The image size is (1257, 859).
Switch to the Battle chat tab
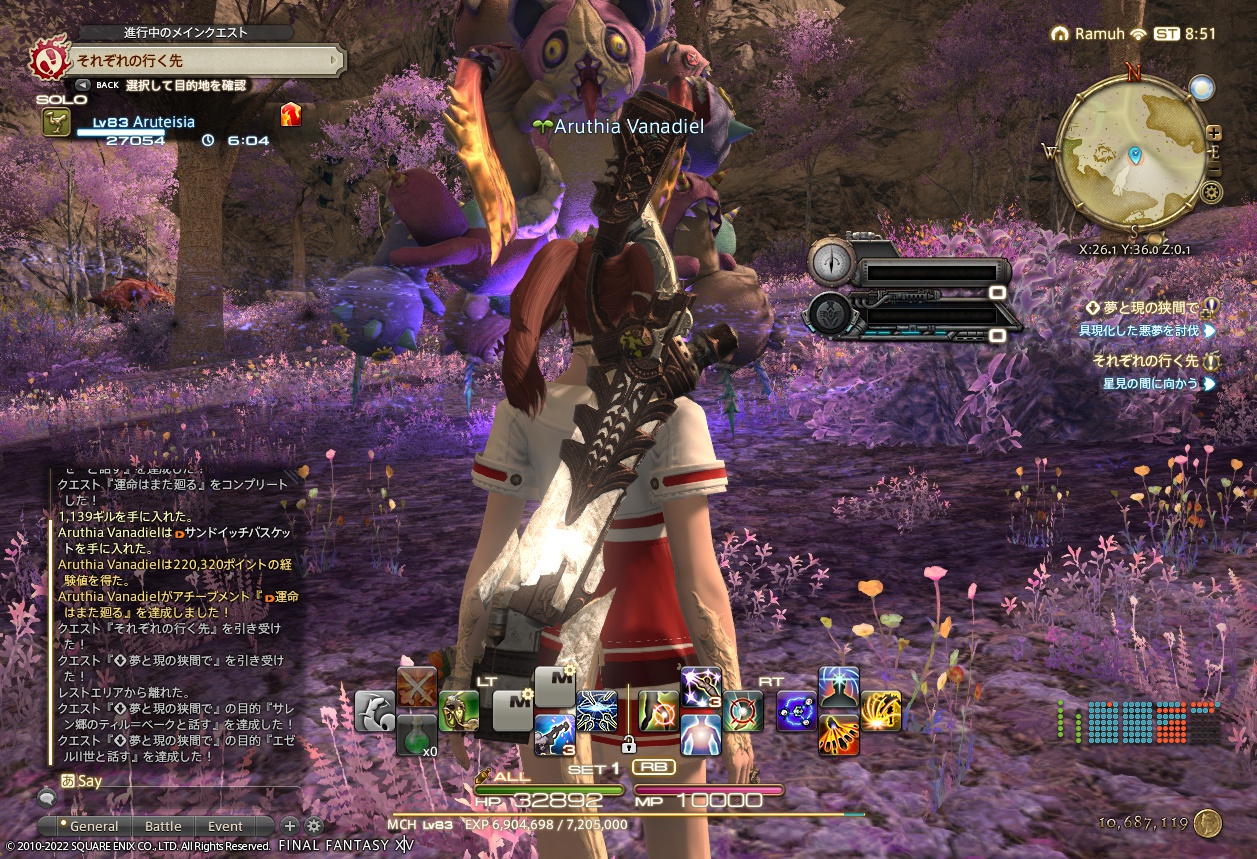click(163, 826)
